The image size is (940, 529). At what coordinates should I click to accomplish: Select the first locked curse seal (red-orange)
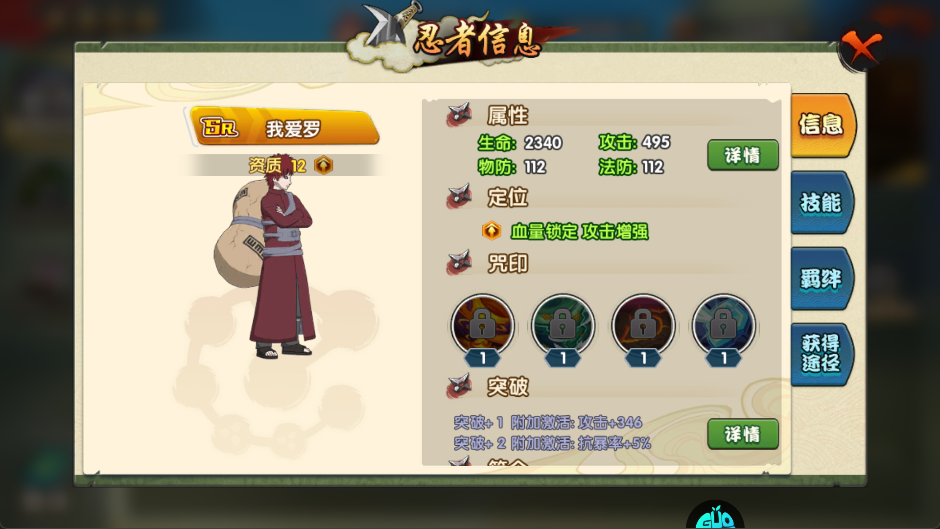coord(483,325)
